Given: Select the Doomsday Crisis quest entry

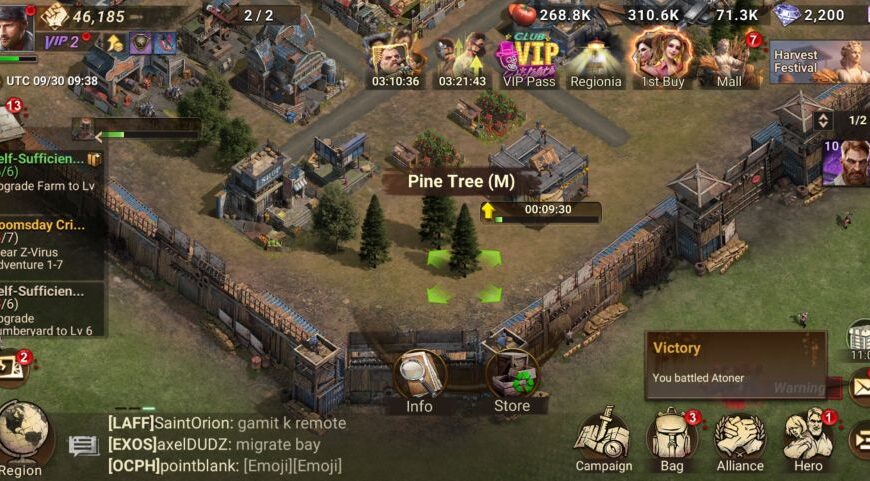Looking at the screenshot, I should 50,245.
